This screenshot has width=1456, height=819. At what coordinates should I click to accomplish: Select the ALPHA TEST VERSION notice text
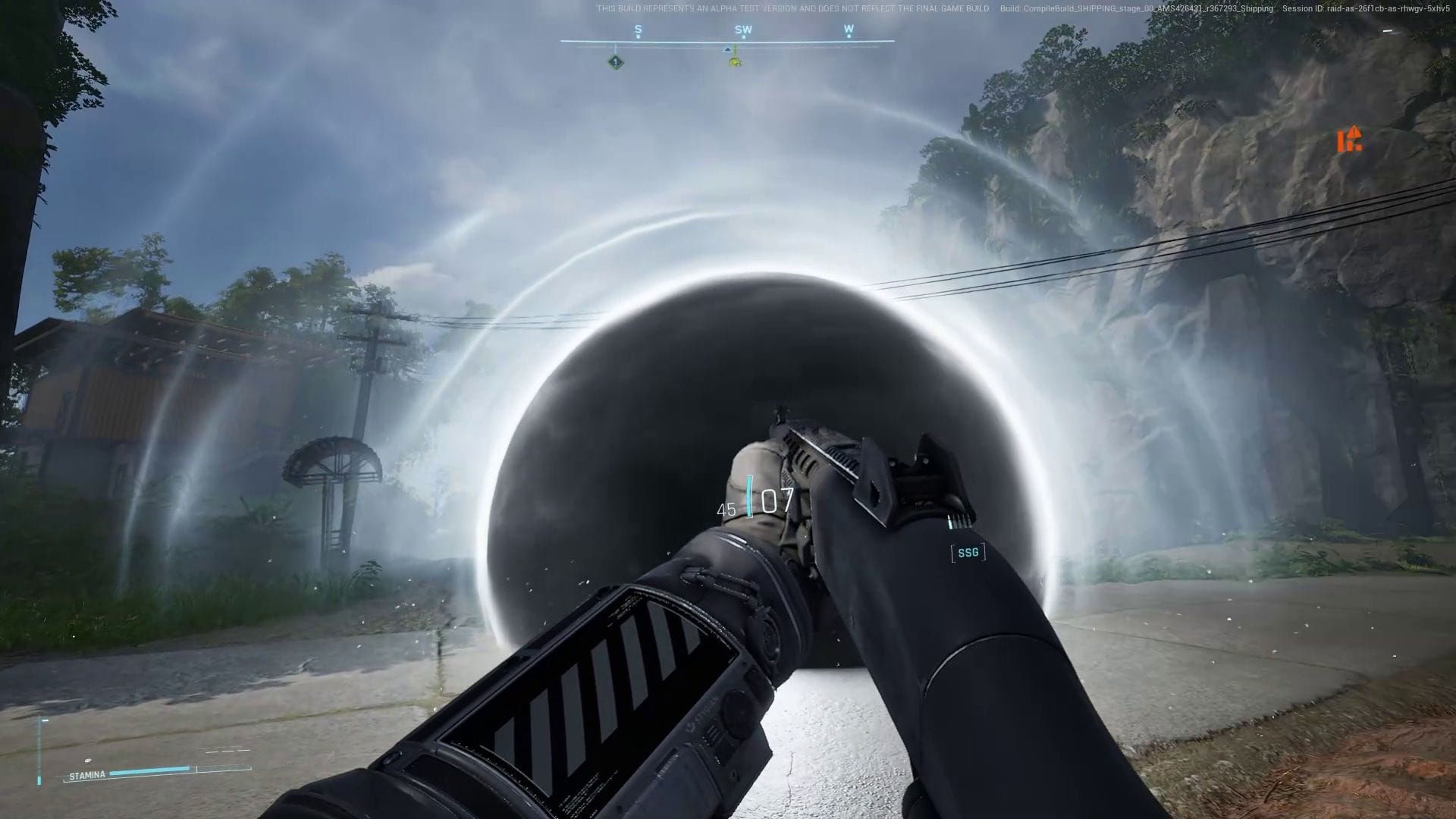pos(792,10)
